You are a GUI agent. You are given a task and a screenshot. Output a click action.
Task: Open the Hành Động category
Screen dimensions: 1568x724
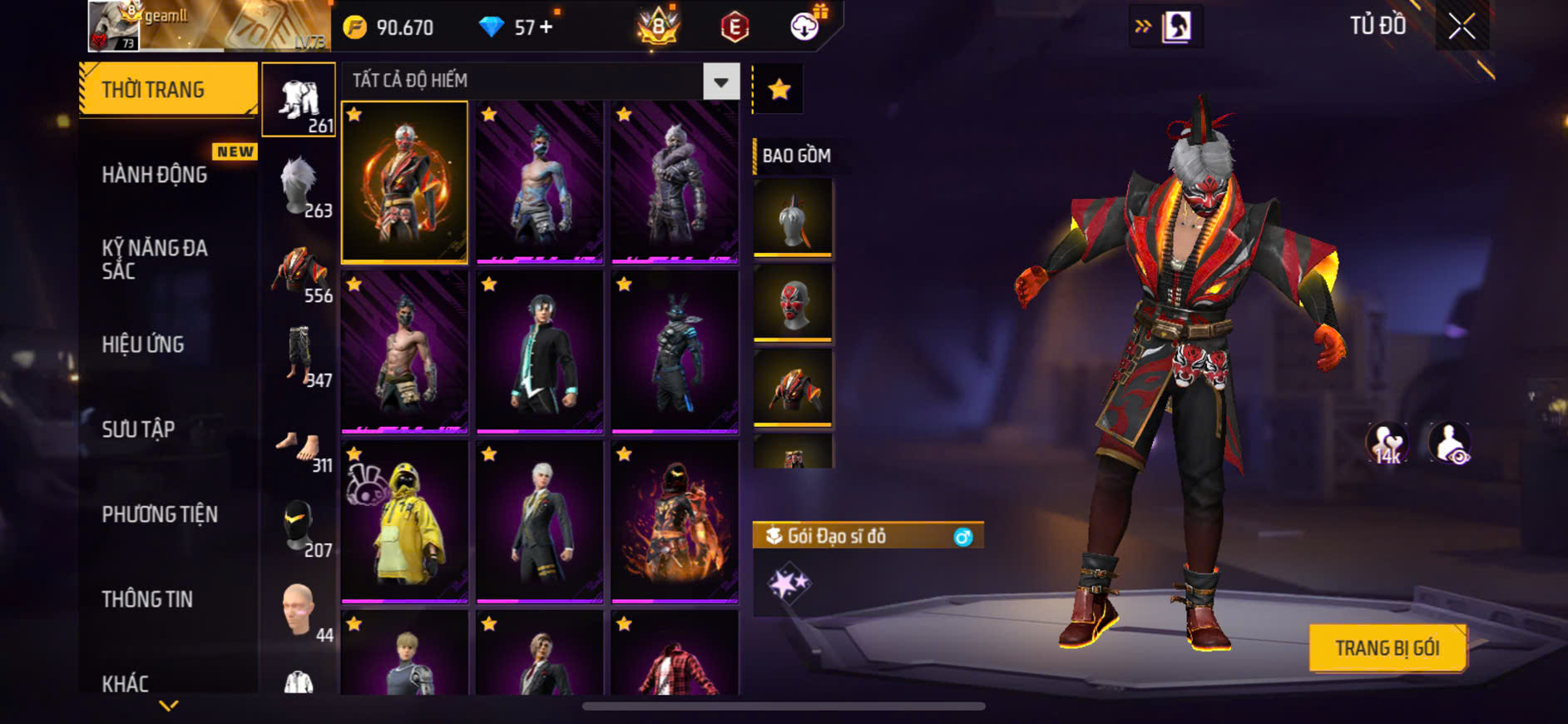coord(155,175)
